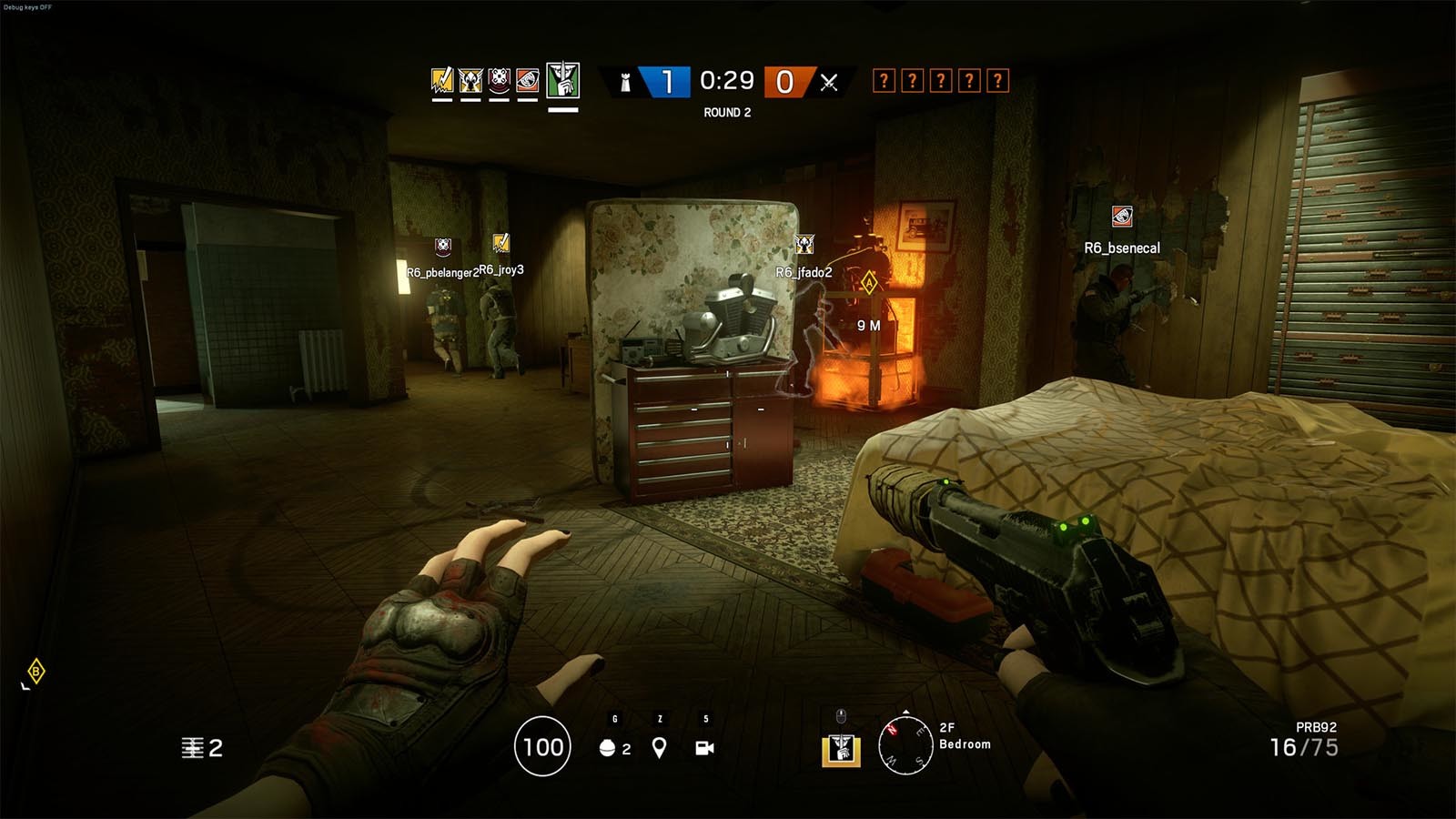Click the gold gadget icon beside the compass
1456x819 pixels.
click(x=842, y=750)
